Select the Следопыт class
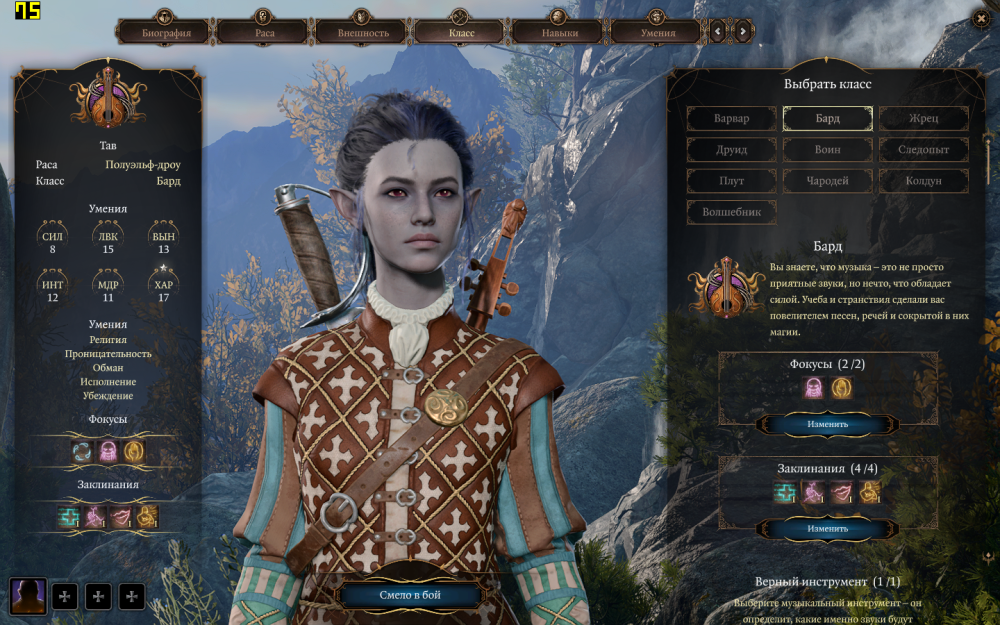This screenshot has width=1000, height=625. tap(924, 150)
